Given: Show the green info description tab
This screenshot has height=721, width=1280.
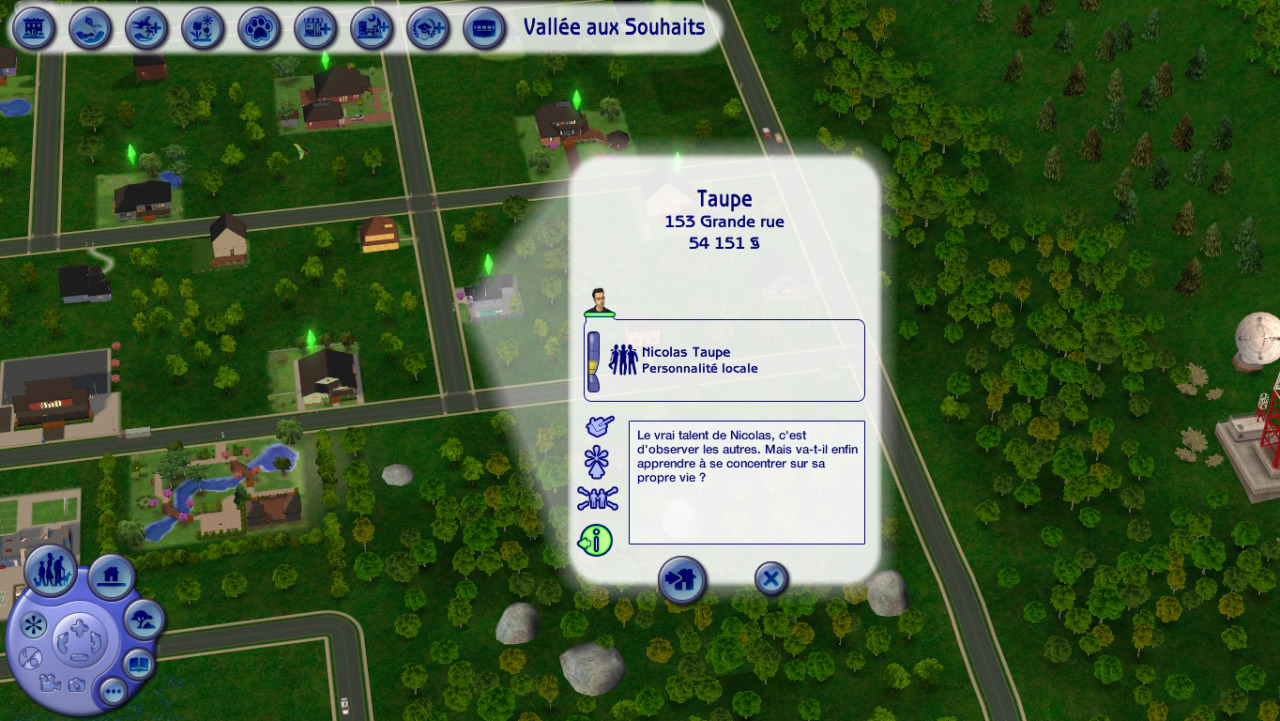Looking at the screenshot, I should coord(596,541).
